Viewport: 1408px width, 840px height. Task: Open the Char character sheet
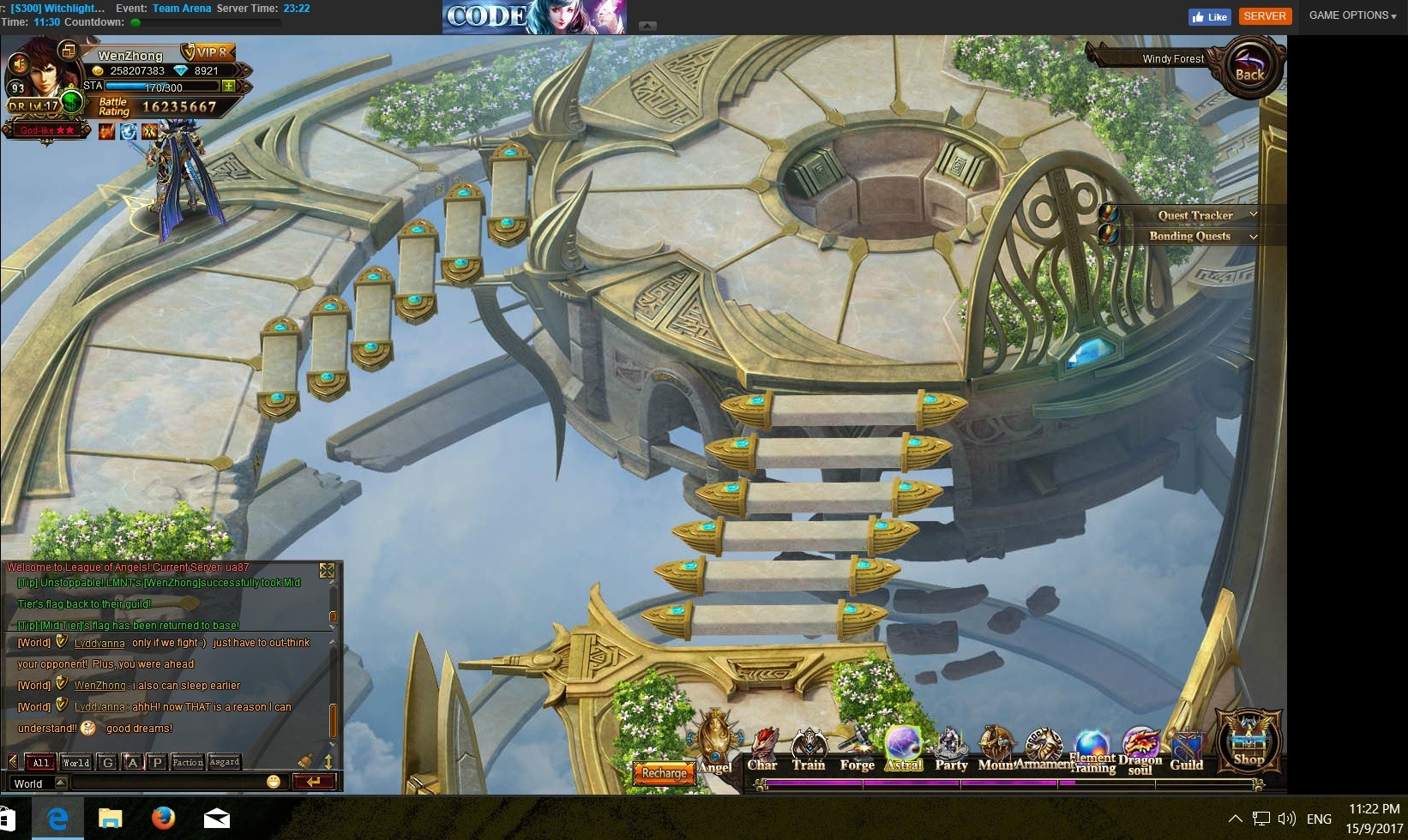coord(762,750)
